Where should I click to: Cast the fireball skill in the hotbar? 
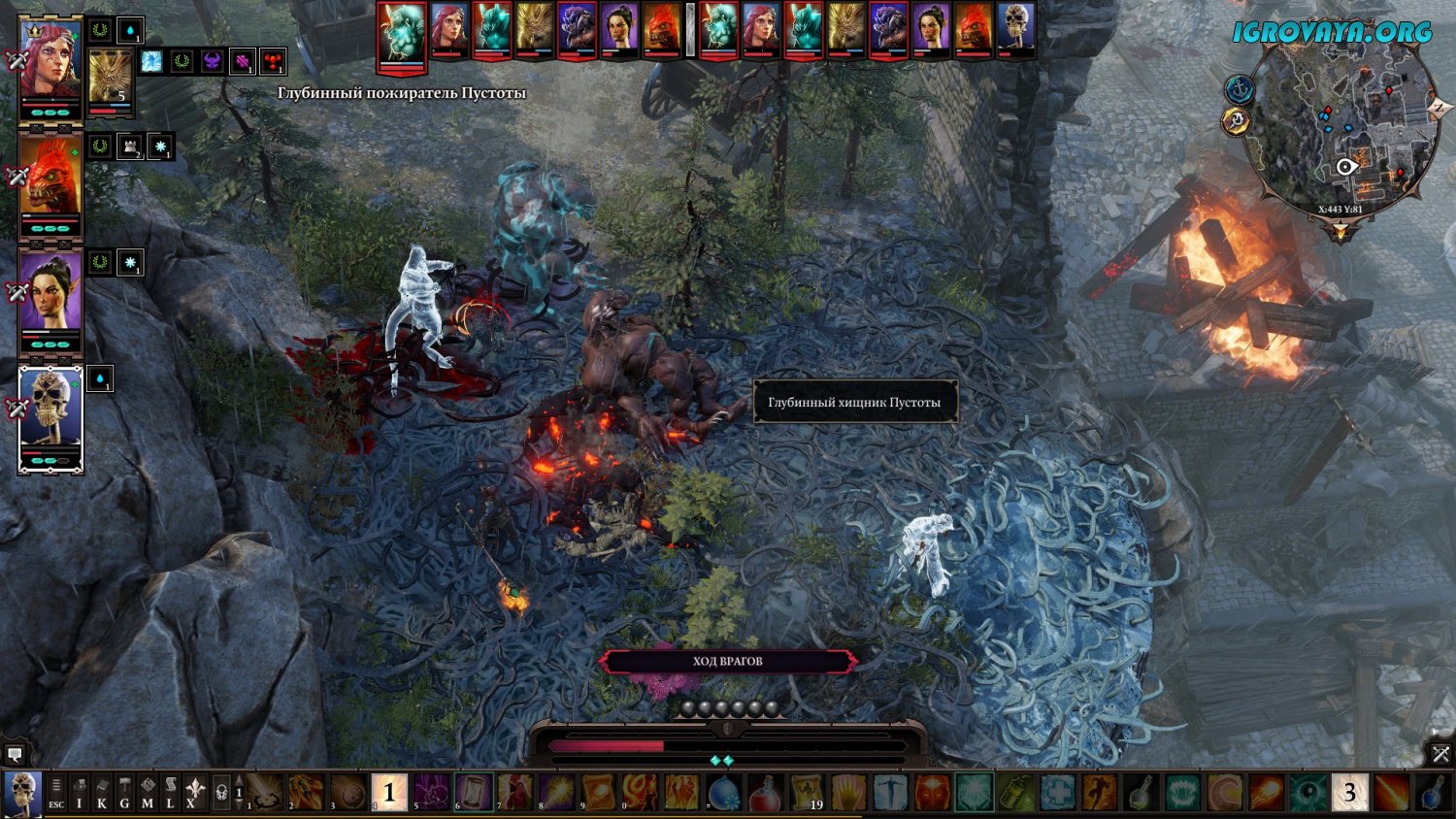(1266, 793)
